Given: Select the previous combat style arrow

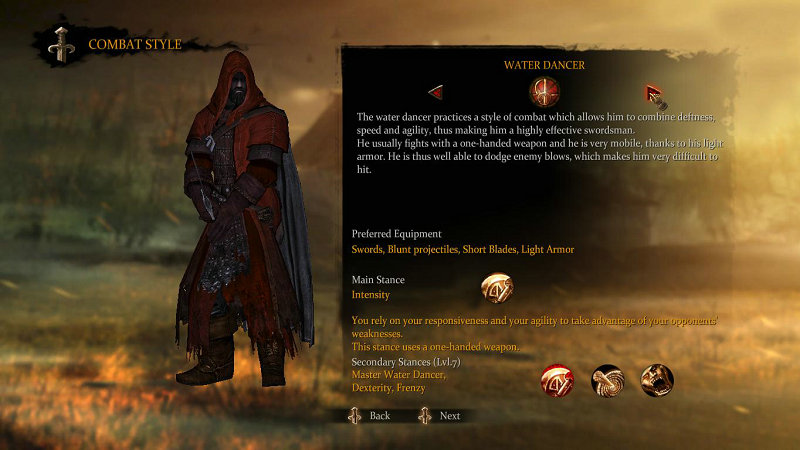Looking at the screenshot, I should [x=435, y=93].
